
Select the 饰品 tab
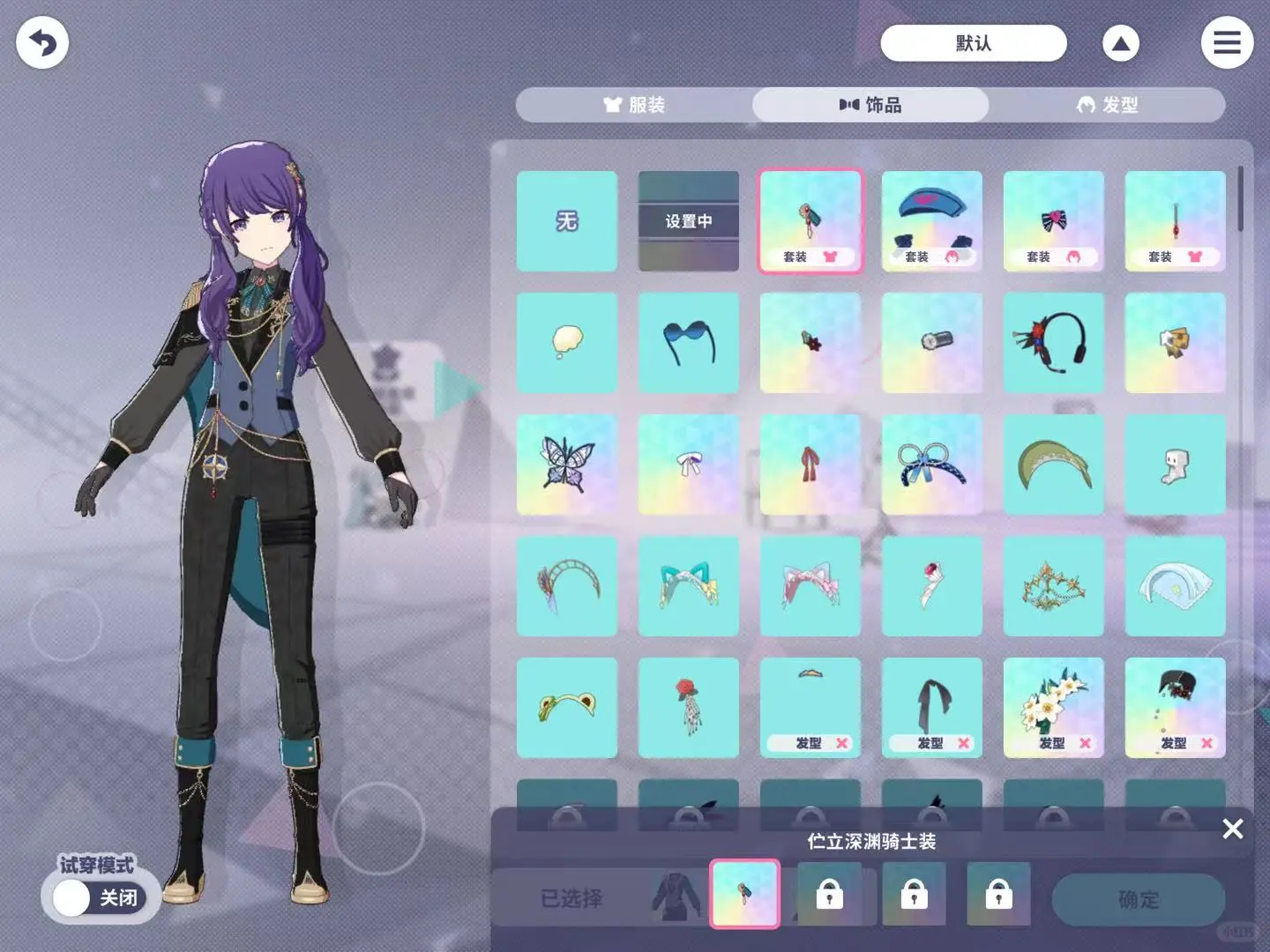tap(870, 105)
